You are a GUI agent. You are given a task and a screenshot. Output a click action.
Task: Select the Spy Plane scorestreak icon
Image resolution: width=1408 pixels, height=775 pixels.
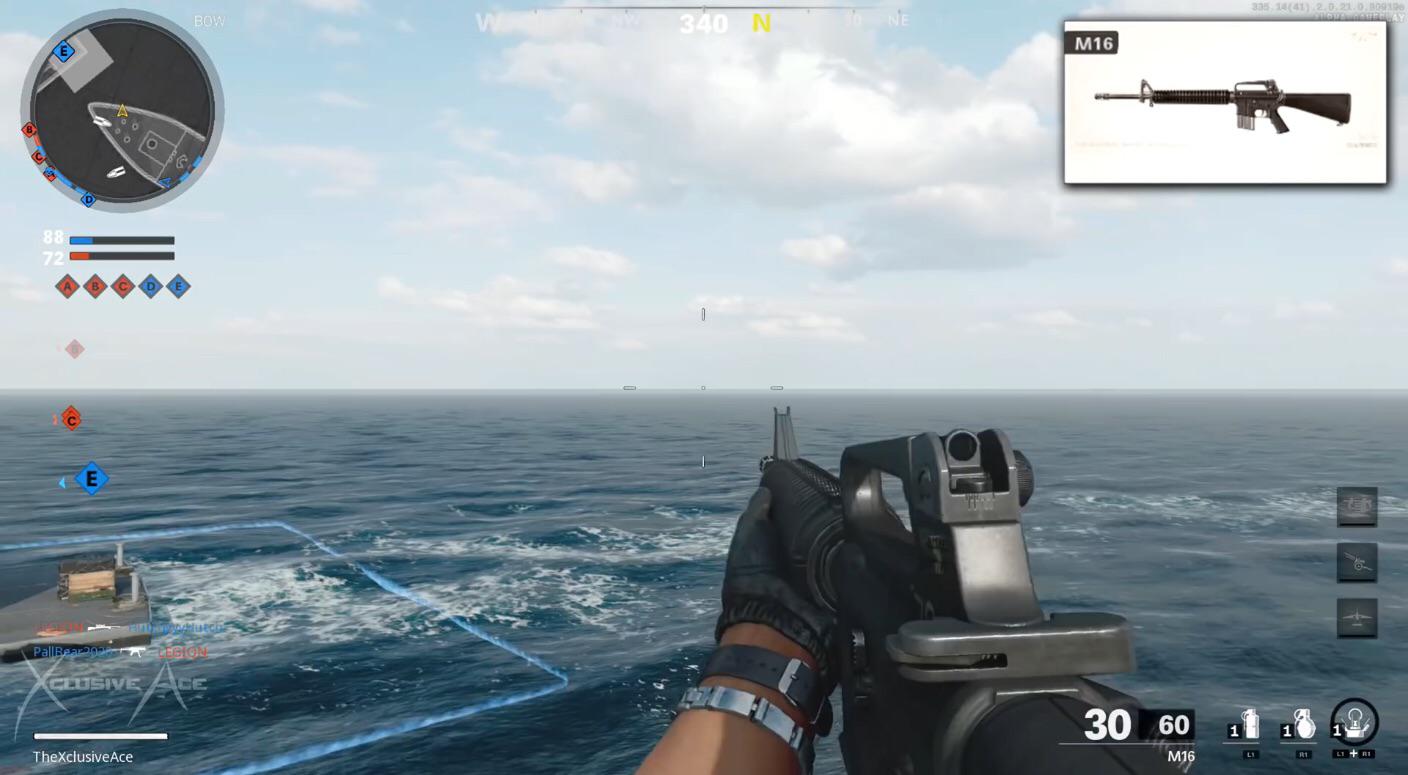[x=1357, y=618]
